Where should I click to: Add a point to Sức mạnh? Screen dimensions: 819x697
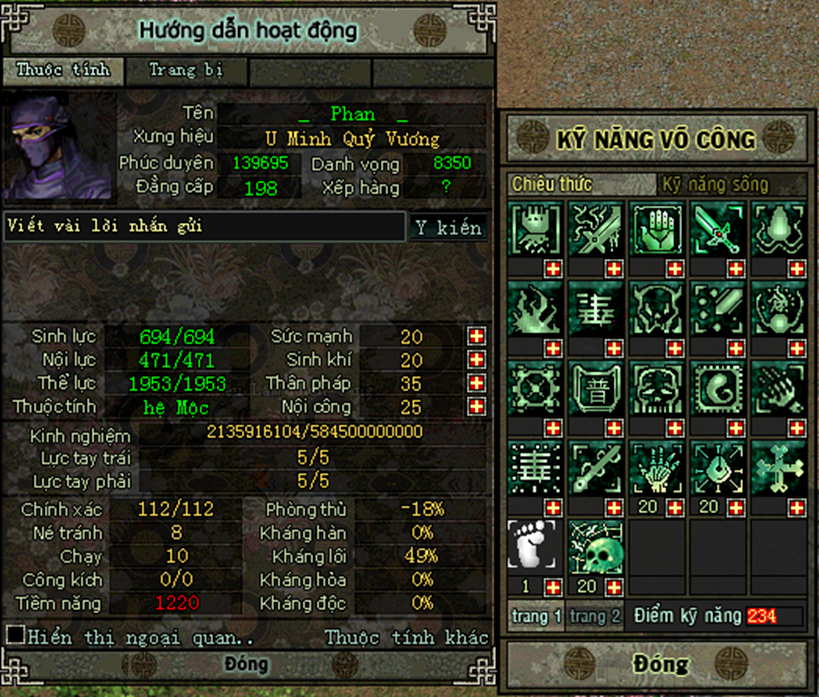[476, 337]
